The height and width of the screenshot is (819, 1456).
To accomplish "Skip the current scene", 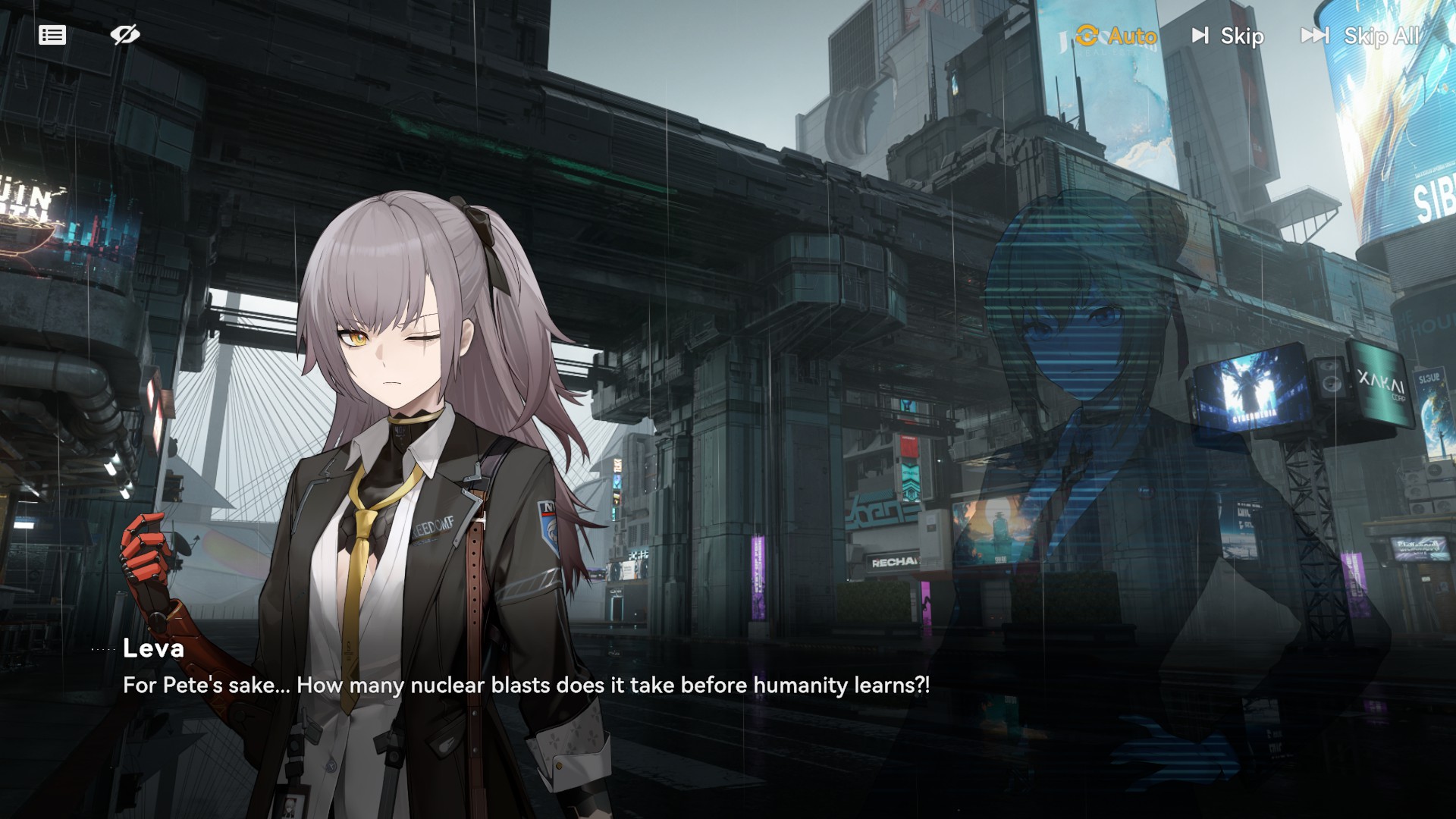I will pyautogui.click(x=1228, y=36).
